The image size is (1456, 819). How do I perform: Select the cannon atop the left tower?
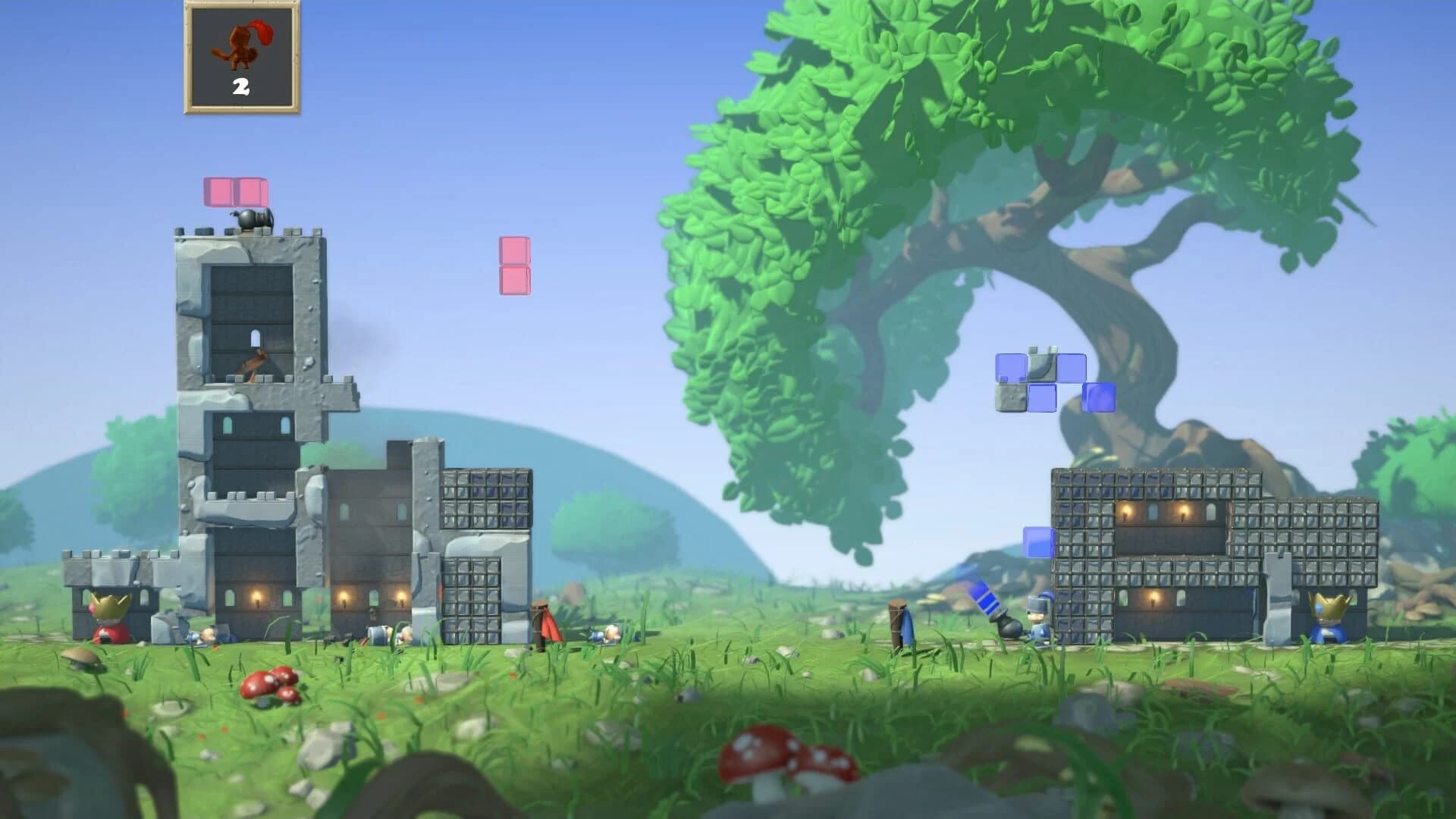[x=250, y=218]
